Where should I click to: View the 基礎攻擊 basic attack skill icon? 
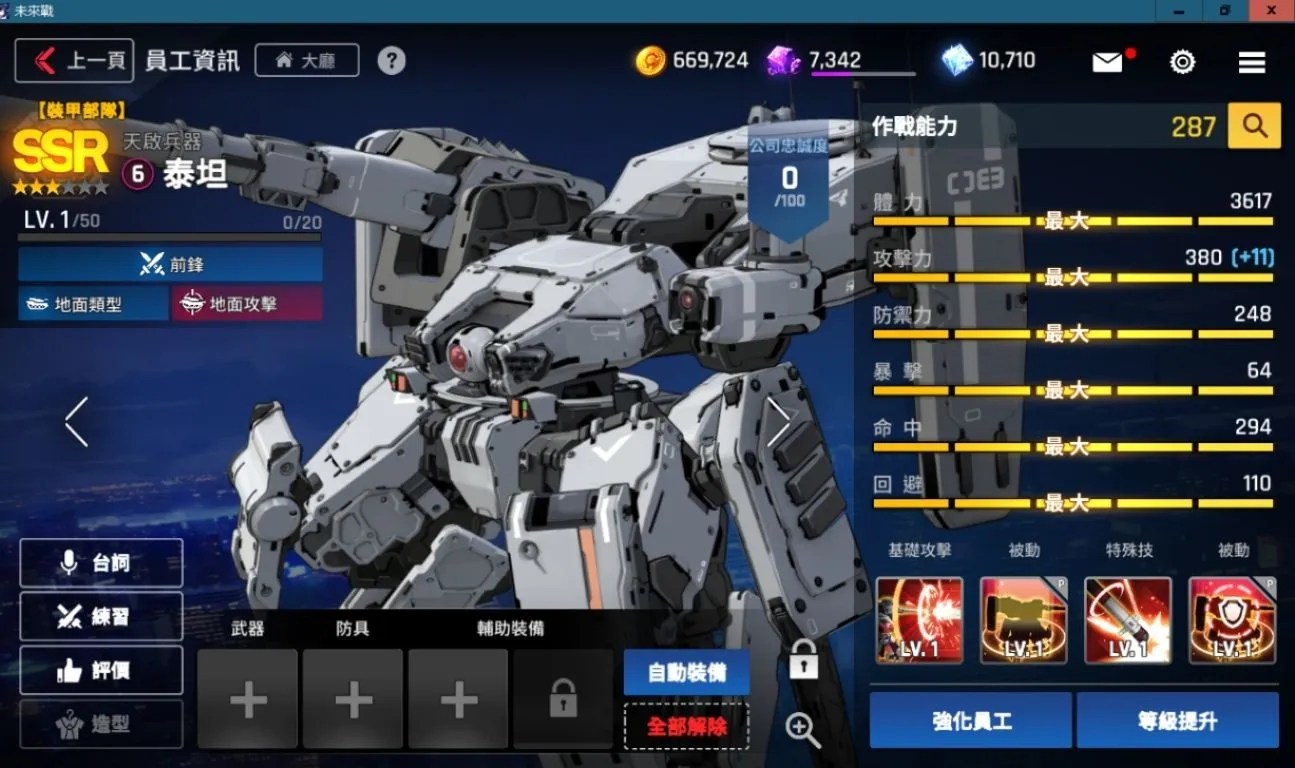919,620
